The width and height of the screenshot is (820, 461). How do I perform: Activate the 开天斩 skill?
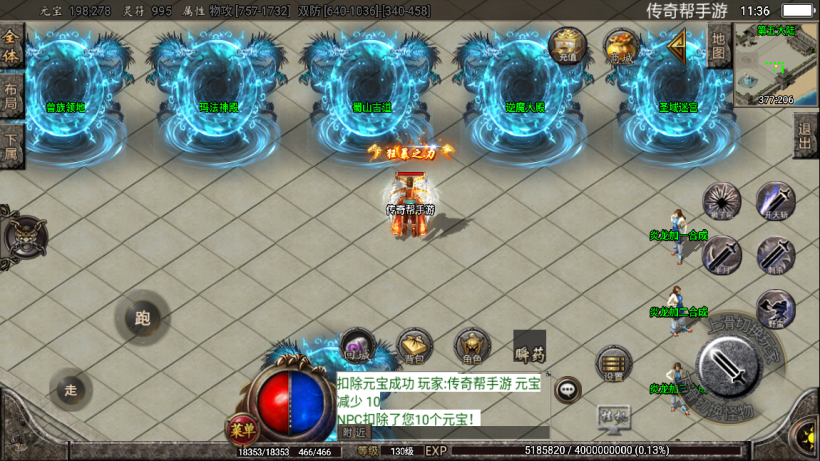775,201
